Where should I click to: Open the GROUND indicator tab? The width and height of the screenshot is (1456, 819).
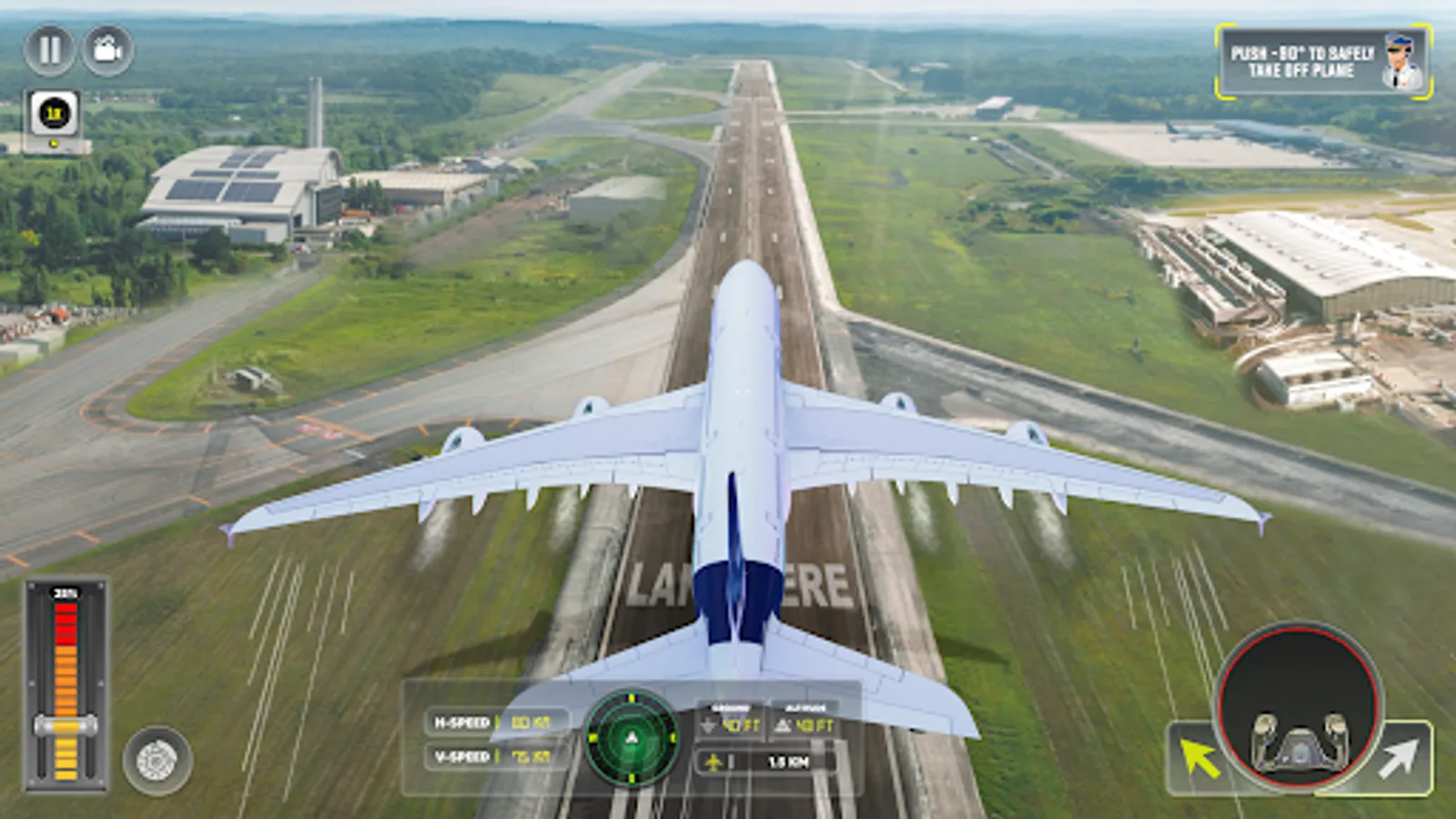click(x=733, y=705)
